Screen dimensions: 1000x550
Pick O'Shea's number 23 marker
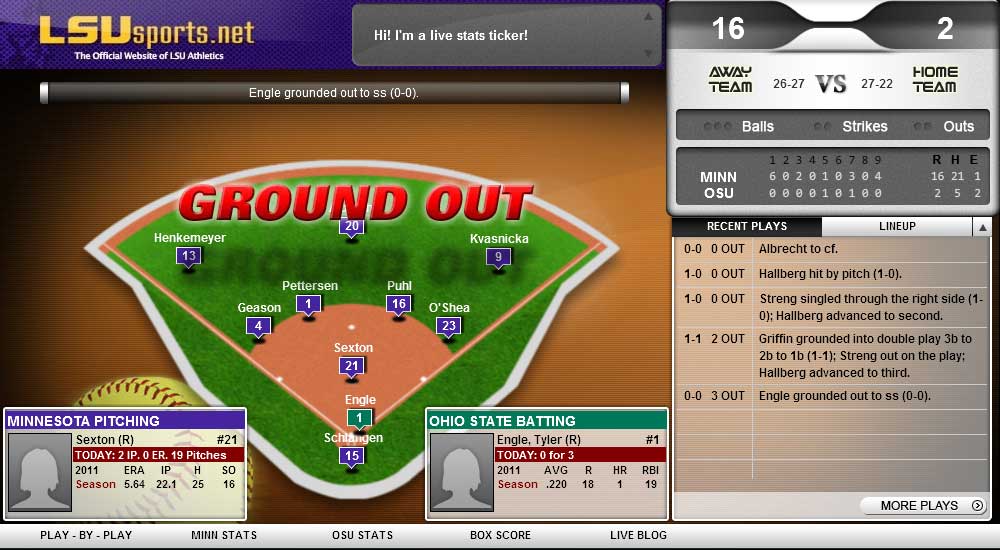coord(449,326)
